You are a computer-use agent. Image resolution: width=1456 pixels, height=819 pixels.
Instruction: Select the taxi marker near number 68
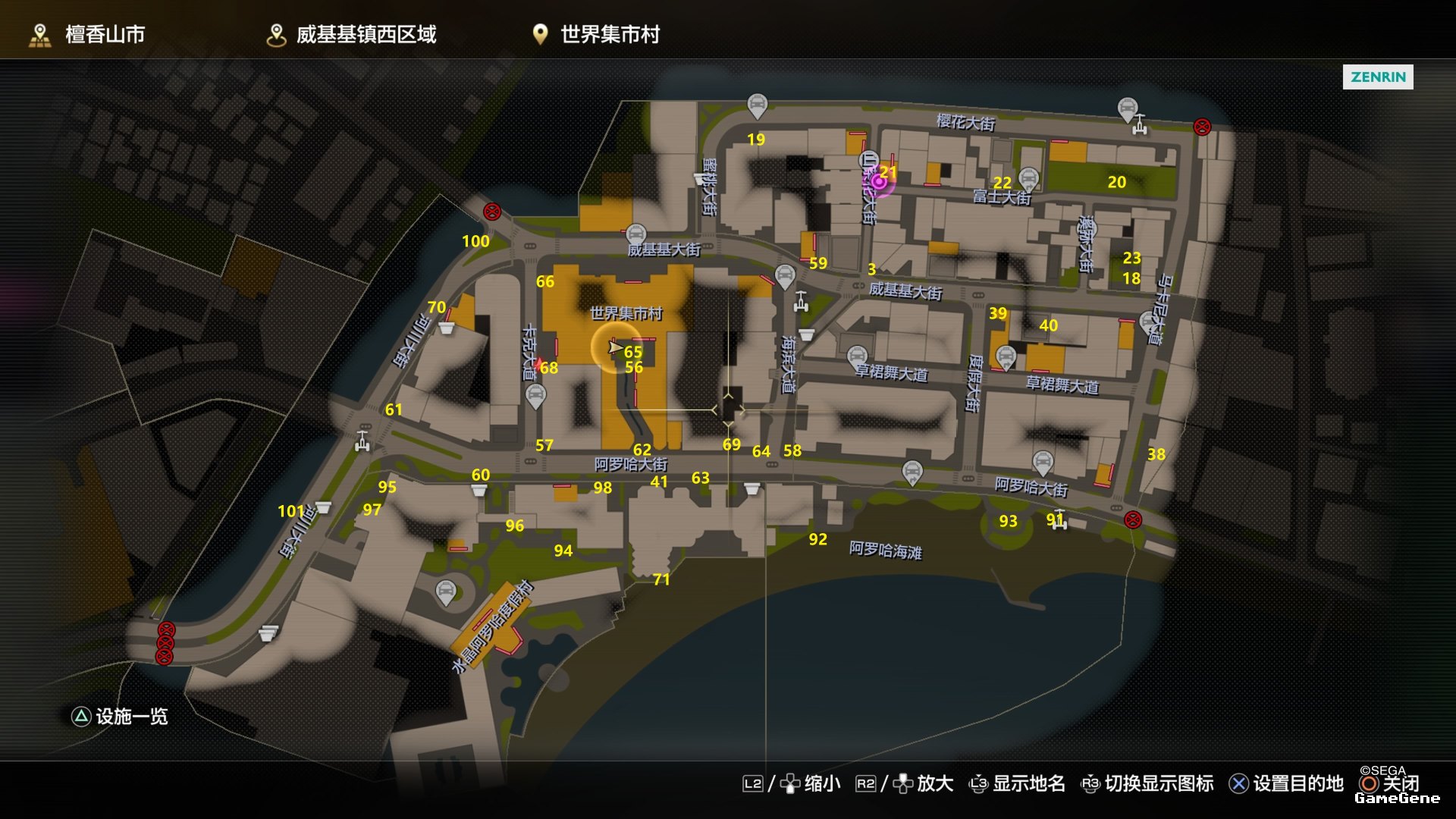tap(535, 394)
